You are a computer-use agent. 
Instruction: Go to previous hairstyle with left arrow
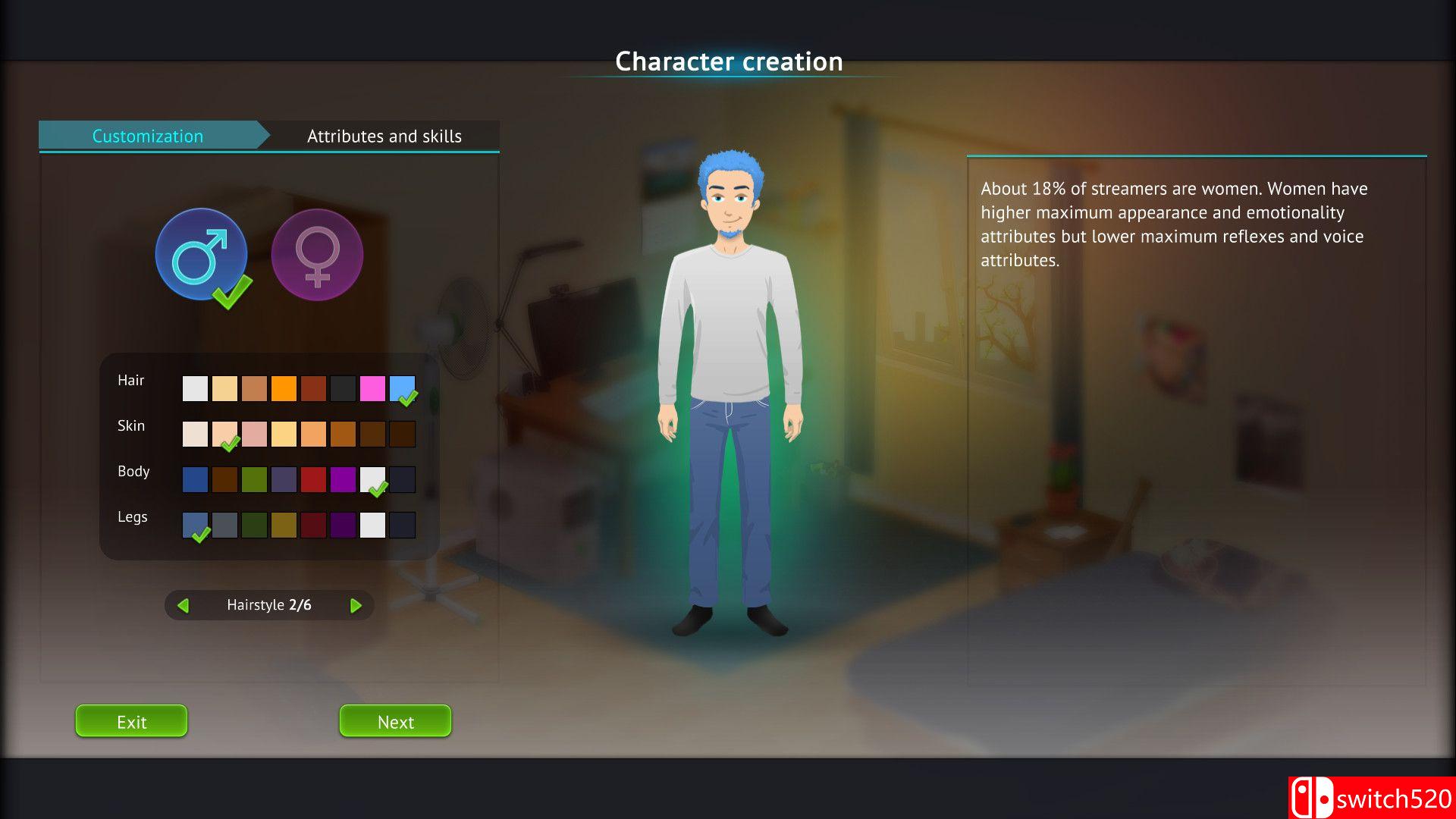click(x=183, y=605)
